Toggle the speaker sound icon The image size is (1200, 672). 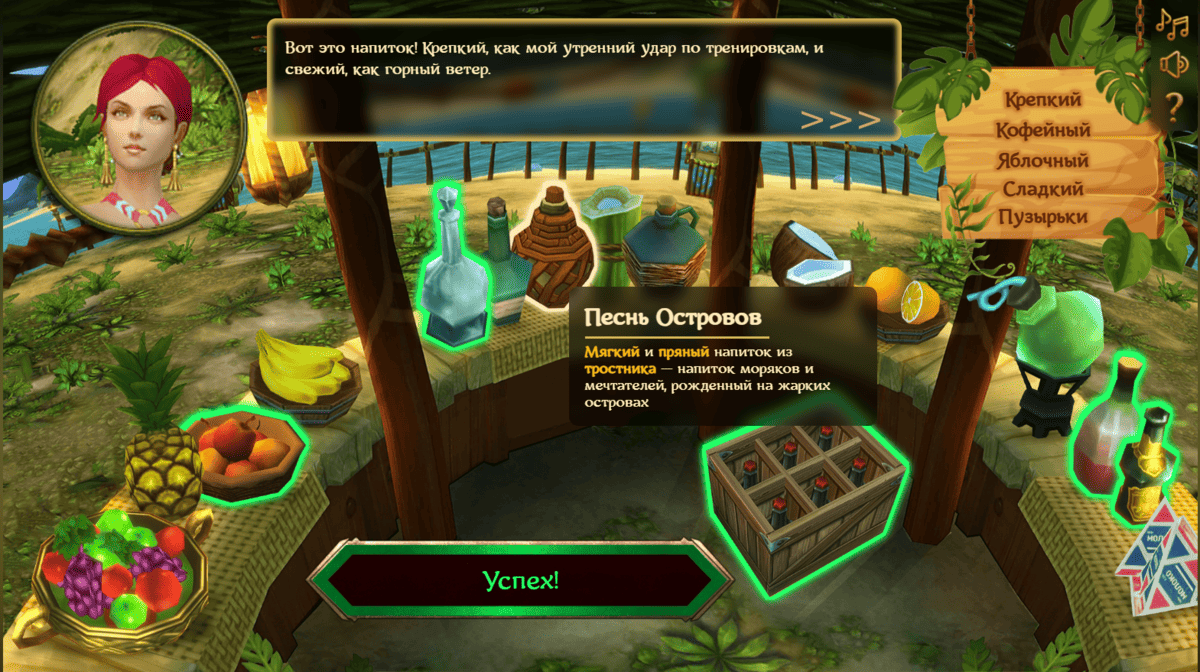tap(1173, 63)
